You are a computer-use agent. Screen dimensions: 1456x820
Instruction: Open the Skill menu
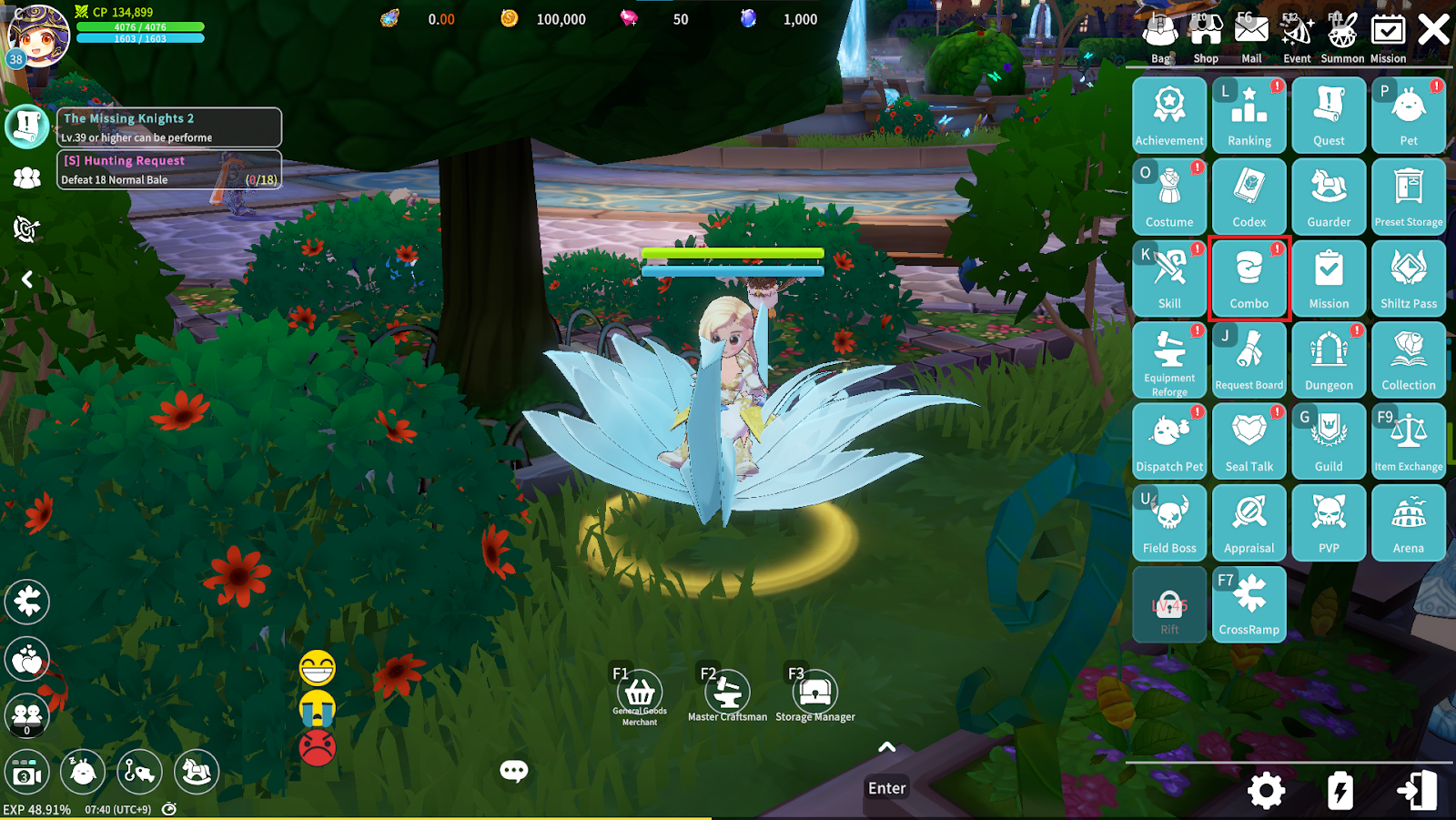tap(1169, 278)
